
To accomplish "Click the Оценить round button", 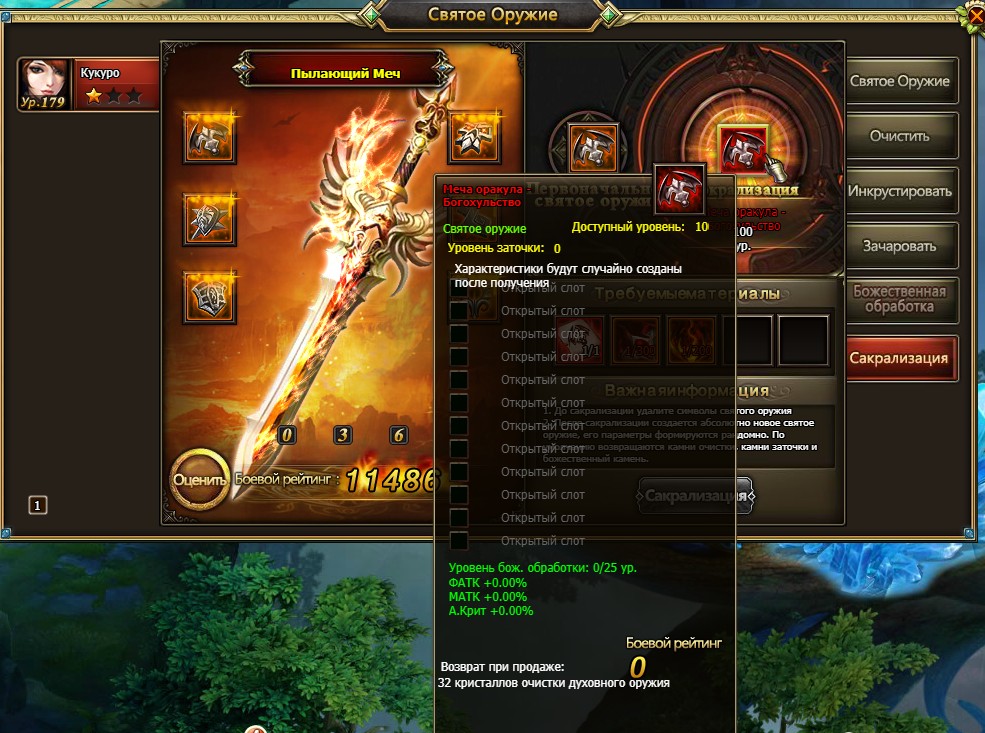I will [x=200, y=479].
